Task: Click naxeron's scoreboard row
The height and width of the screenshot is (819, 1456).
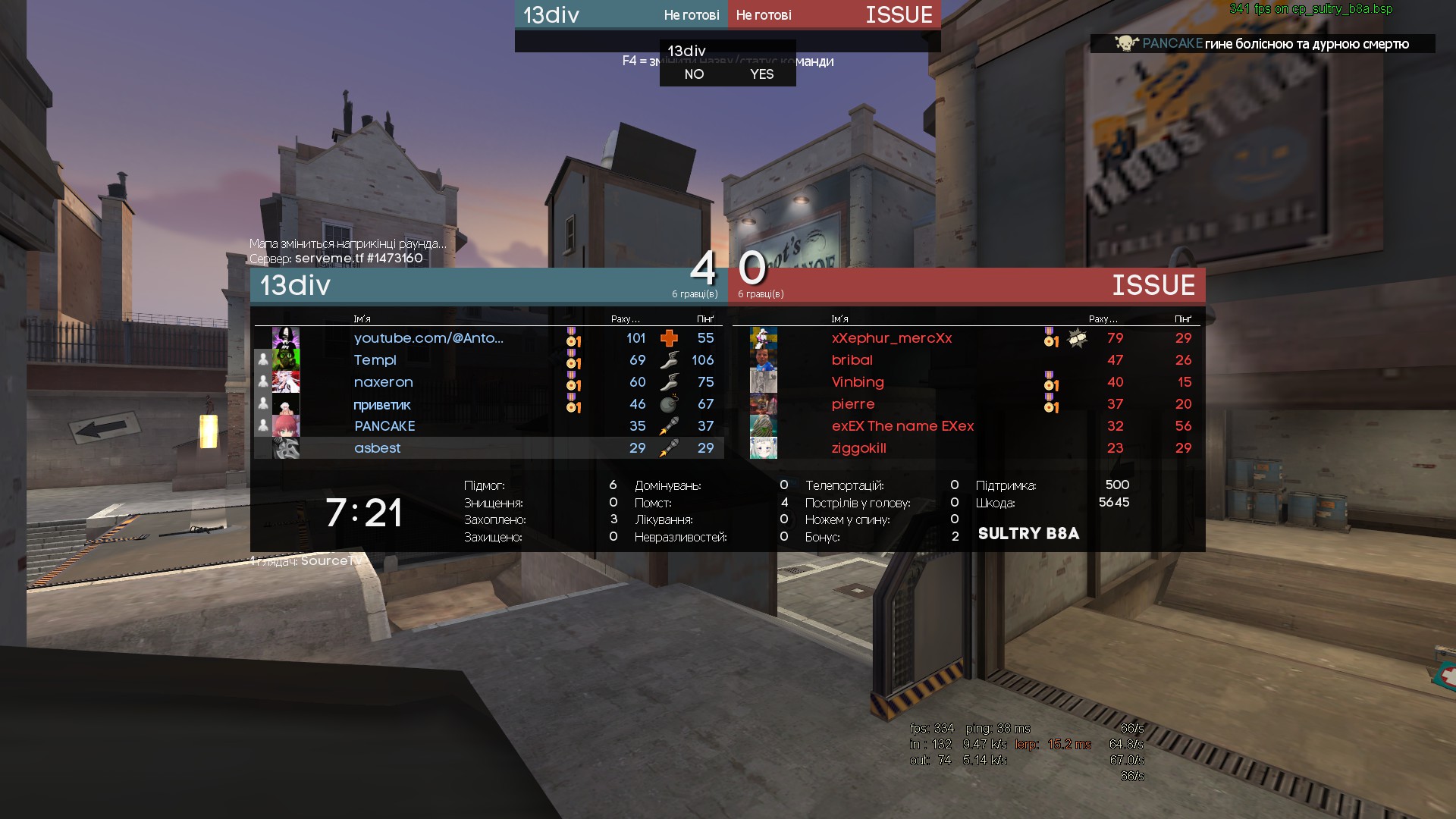Action: coord(384,382)
